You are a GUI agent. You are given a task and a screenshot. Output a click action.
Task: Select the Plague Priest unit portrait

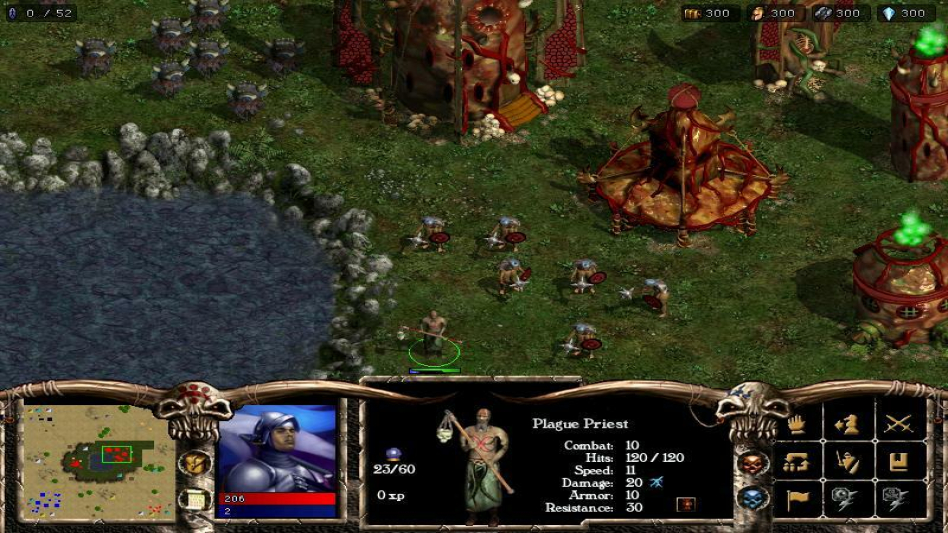478,464
